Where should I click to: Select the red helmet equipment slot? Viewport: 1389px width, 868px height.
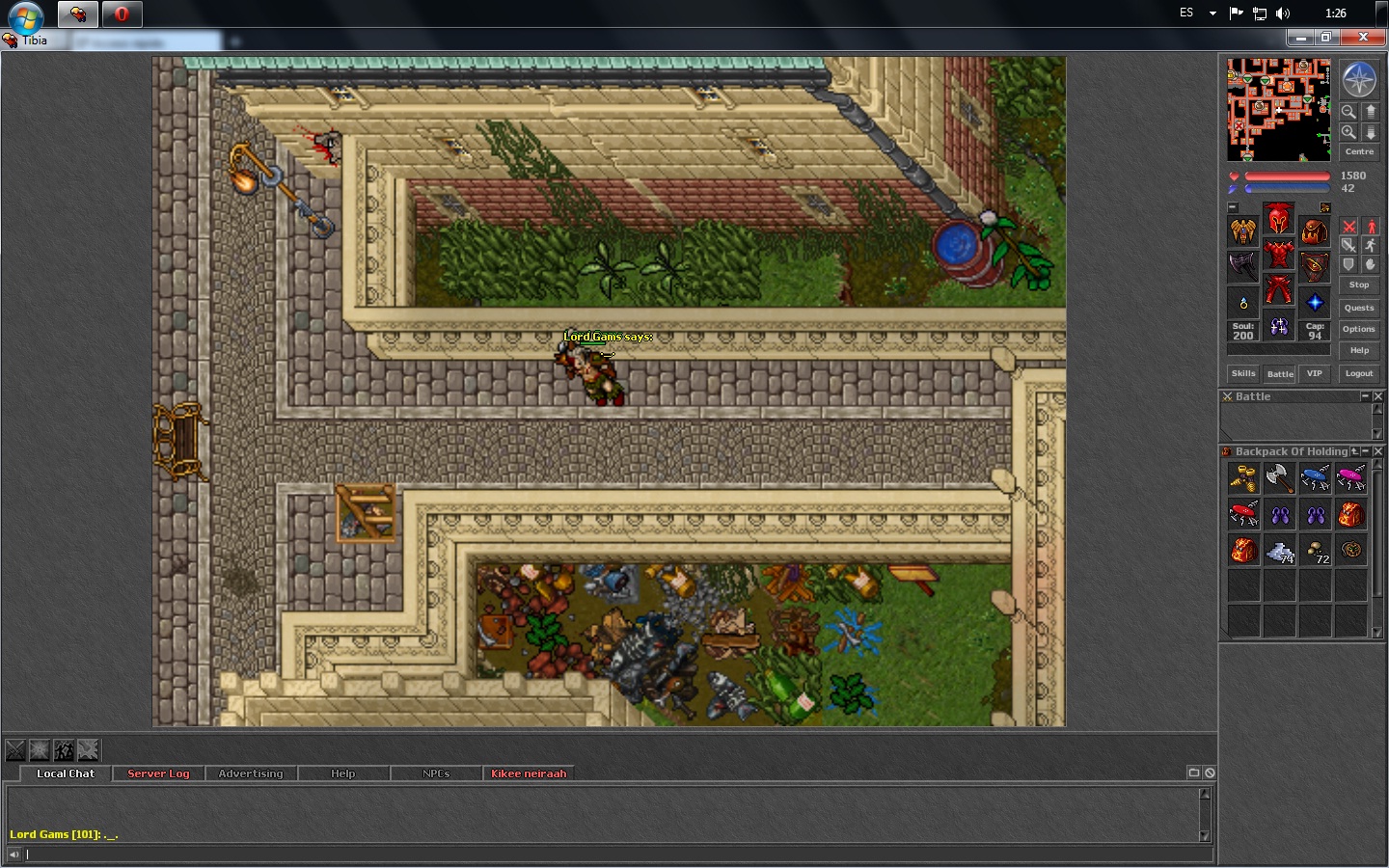pos(1279,220)
